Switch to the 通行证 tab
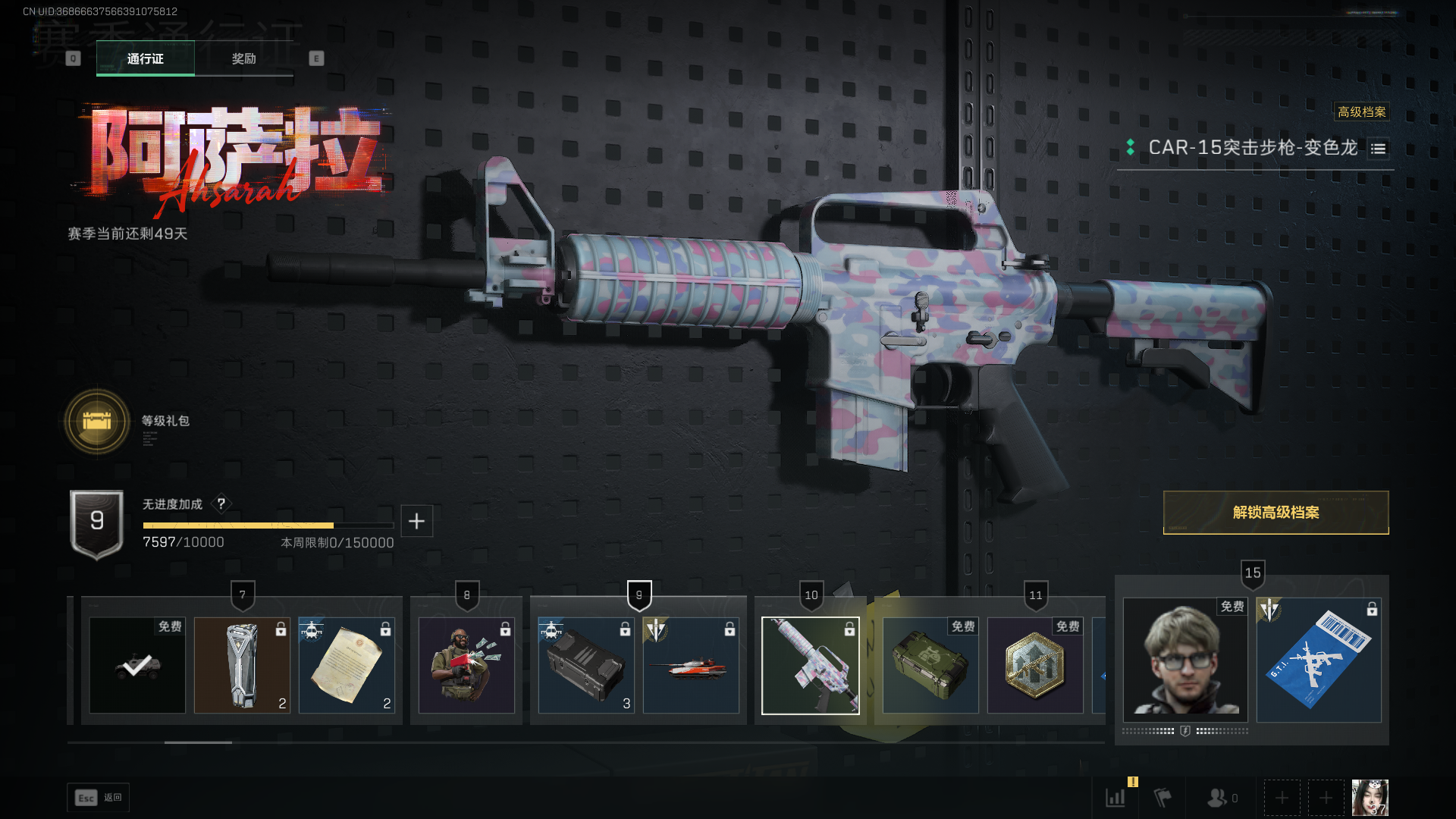 (145, 58)
